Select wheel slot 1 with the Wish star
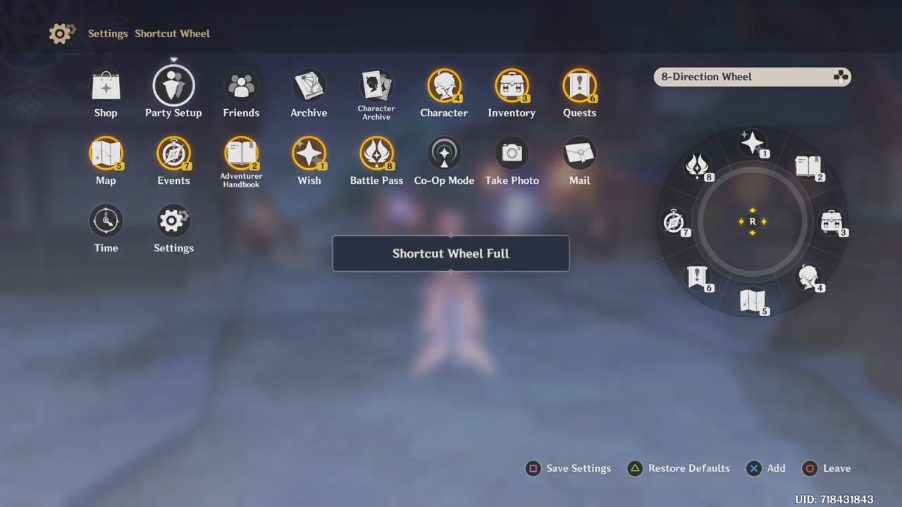Viewport: 902px width, 507px height. (x=753, y=143)
